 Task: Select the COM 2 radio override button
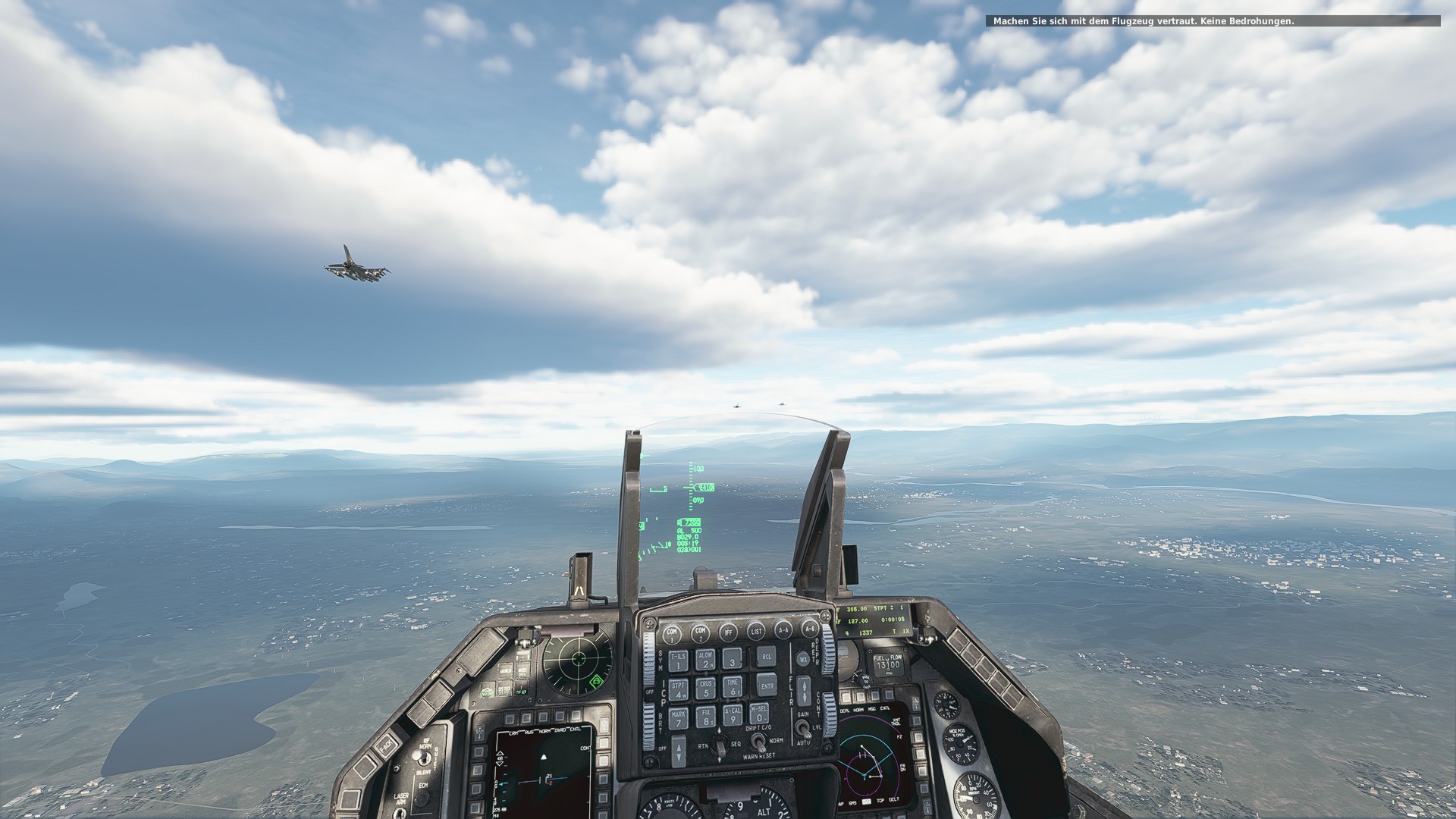[700, 632]
